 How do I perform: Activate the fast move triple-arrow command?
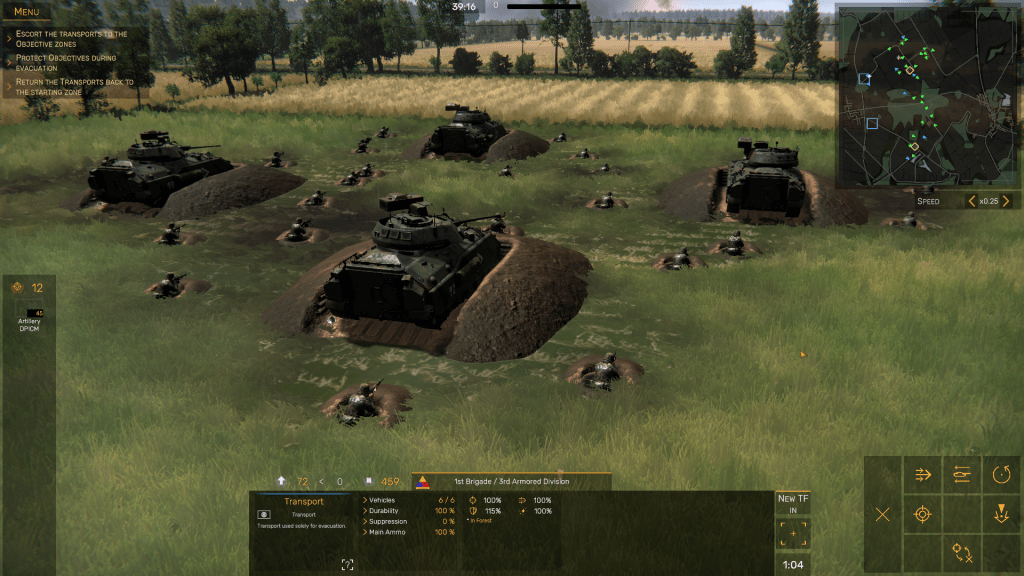922,475
